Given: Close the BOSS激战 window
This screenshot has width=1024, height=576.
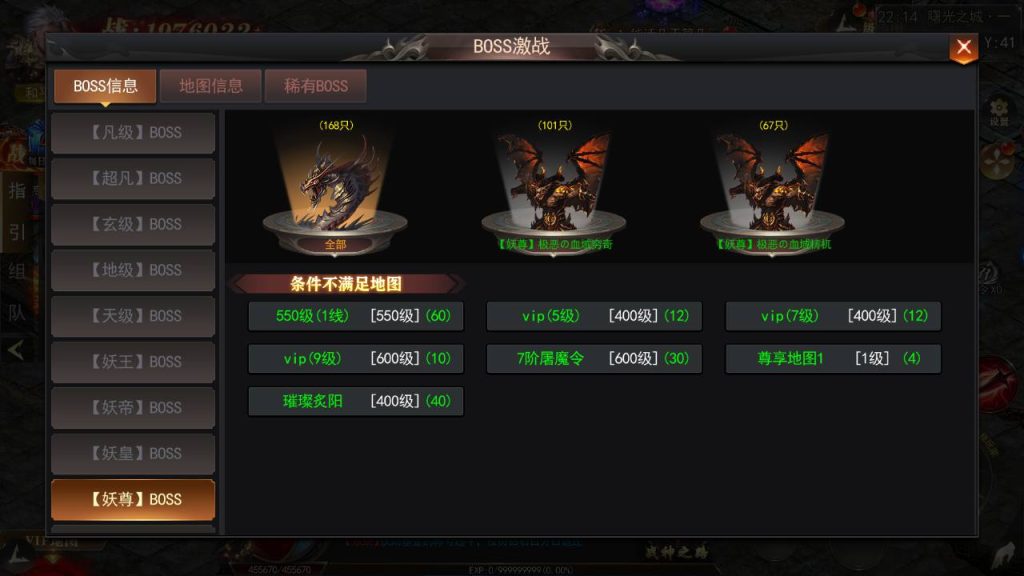Looking at the screenshot, I should 963,47.
